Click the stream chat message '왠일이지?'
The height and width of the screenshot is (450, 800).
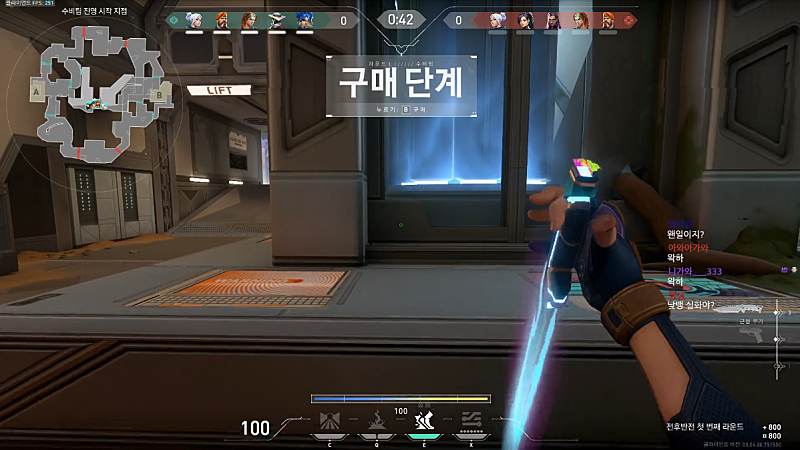pyautogui.click(x=691, y=235)
